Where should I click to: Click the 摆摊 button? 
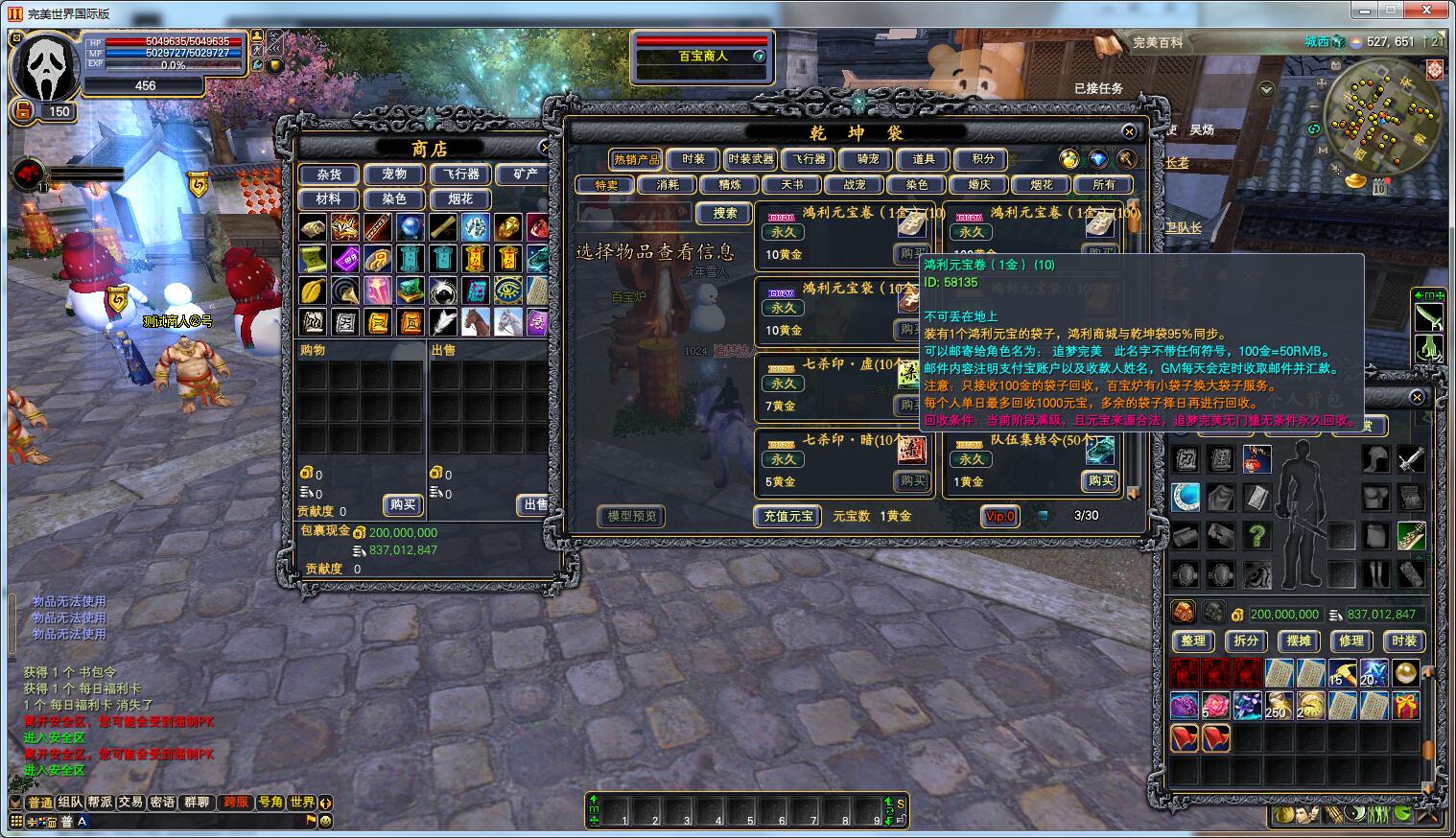(x=1298, y=640)
